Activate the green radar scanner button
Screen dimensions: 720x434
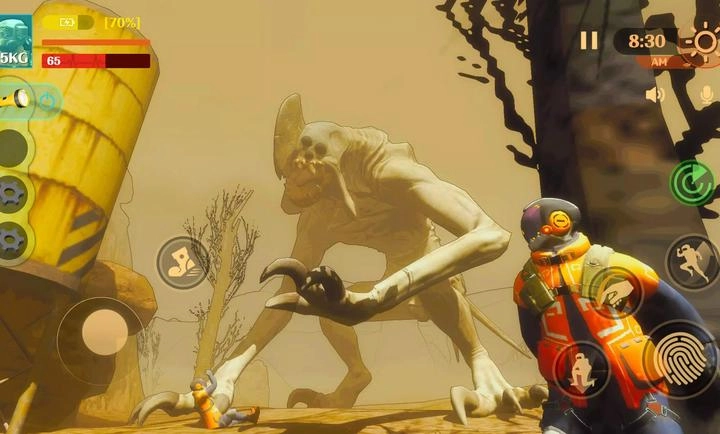[x=692, y=182]
